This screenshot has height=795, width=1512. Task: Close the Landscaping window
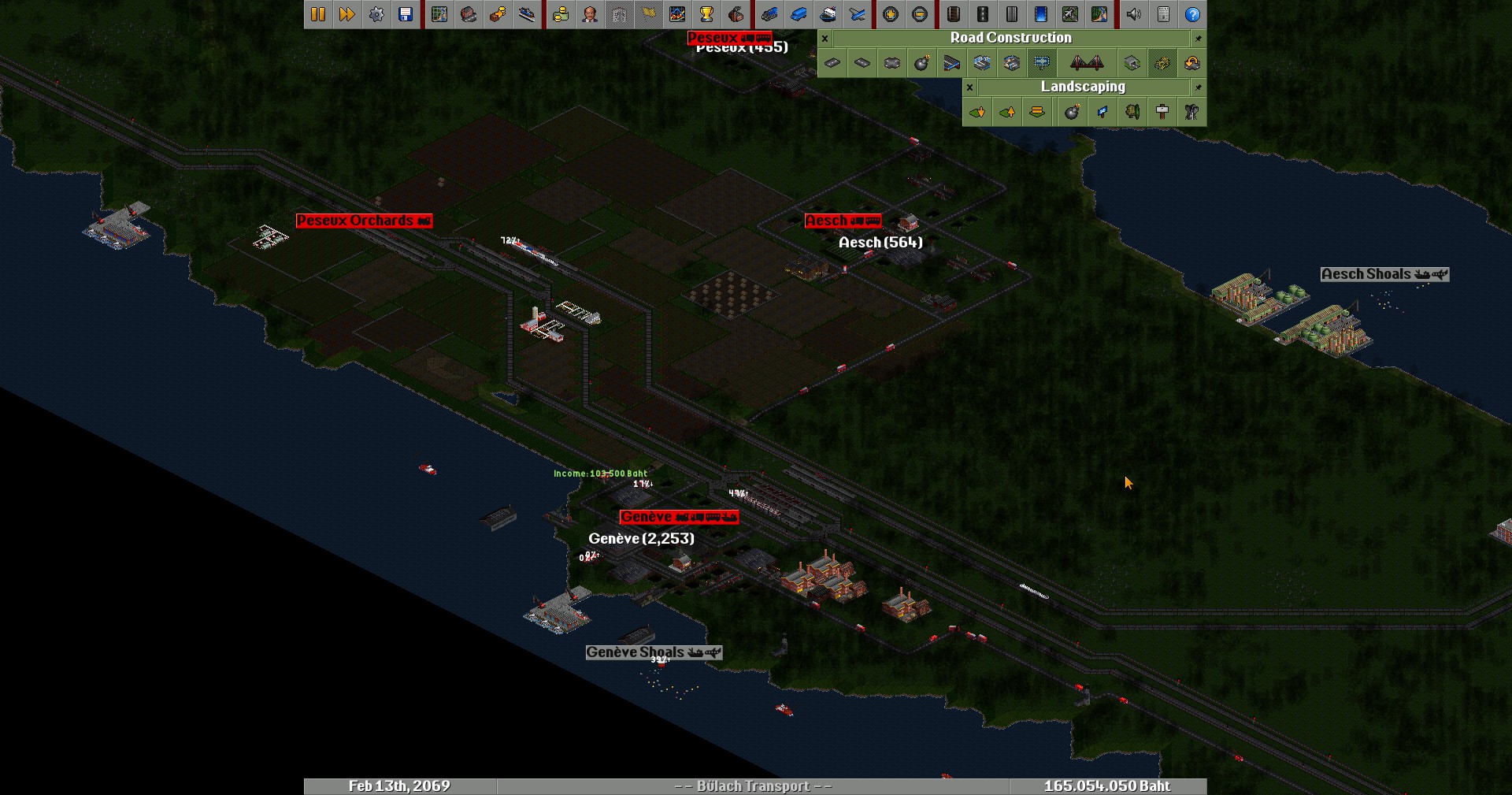tap(970, 87)
